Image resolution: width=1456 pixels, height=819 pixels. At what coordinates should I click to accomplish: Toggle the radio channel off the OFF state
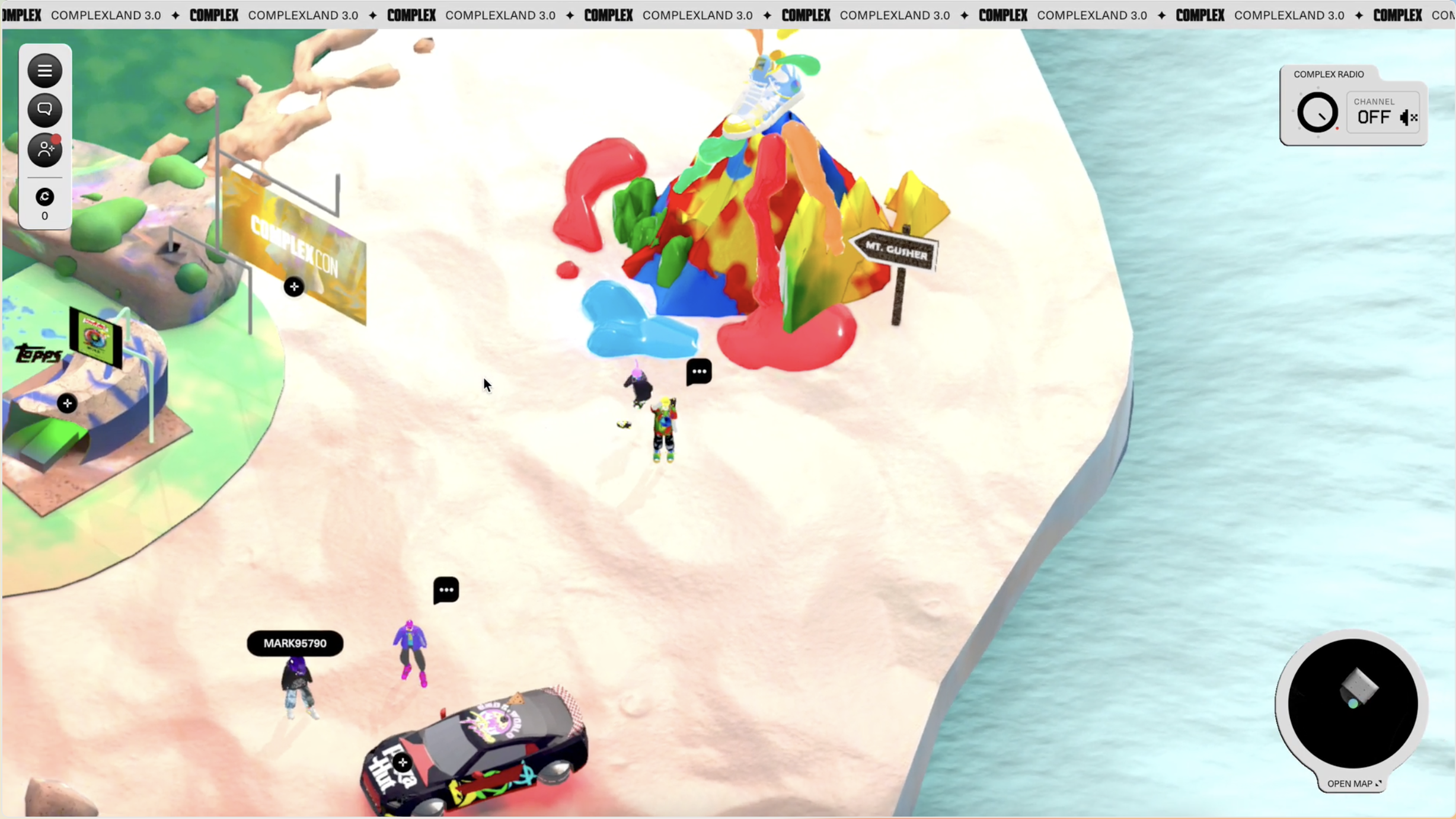point(1374,117)
